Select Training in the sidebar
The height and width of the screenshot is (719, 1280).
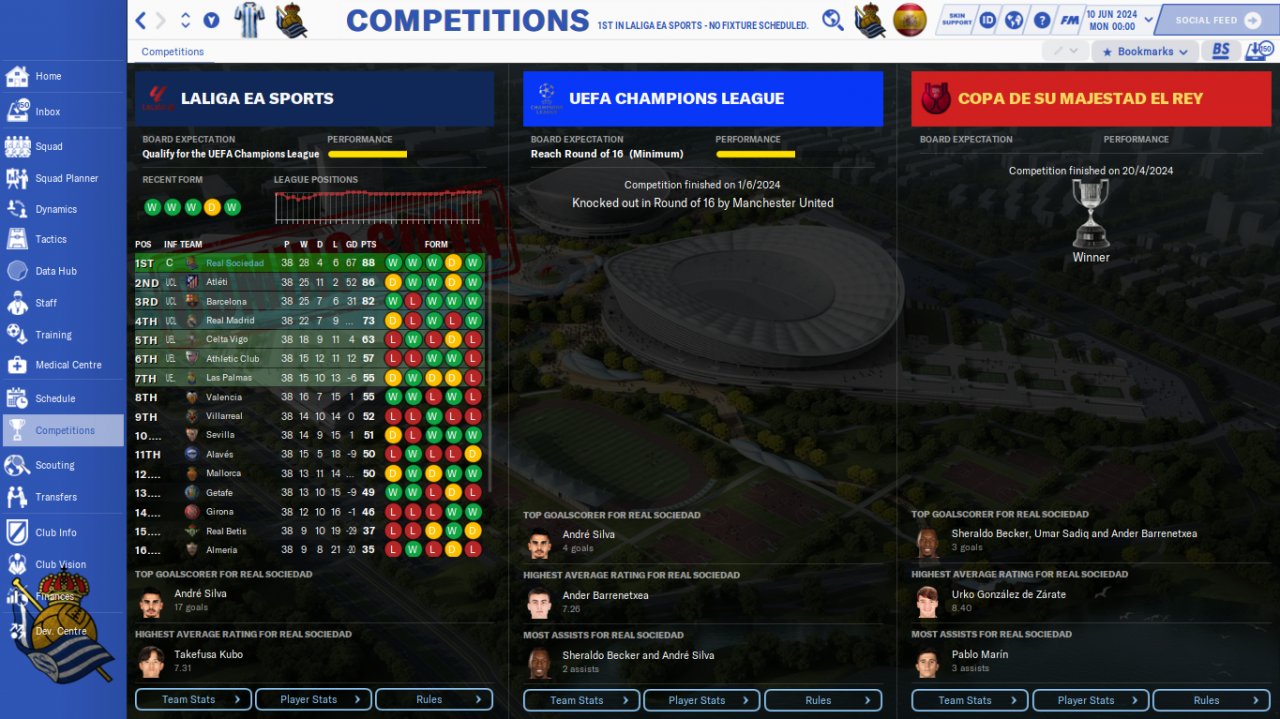53,335
